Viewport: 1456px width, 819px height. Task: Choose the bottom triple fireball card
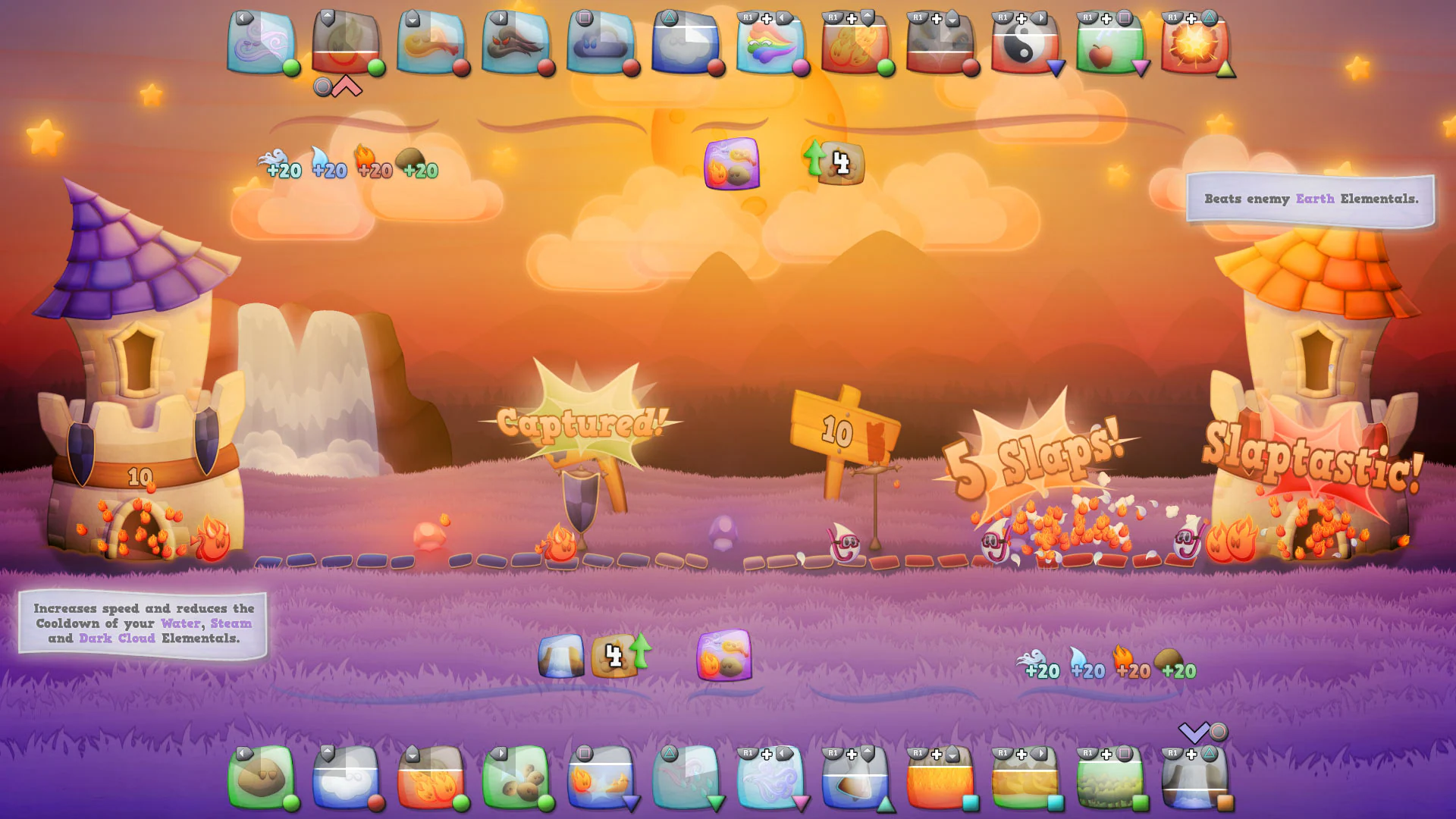click(431, 777)
